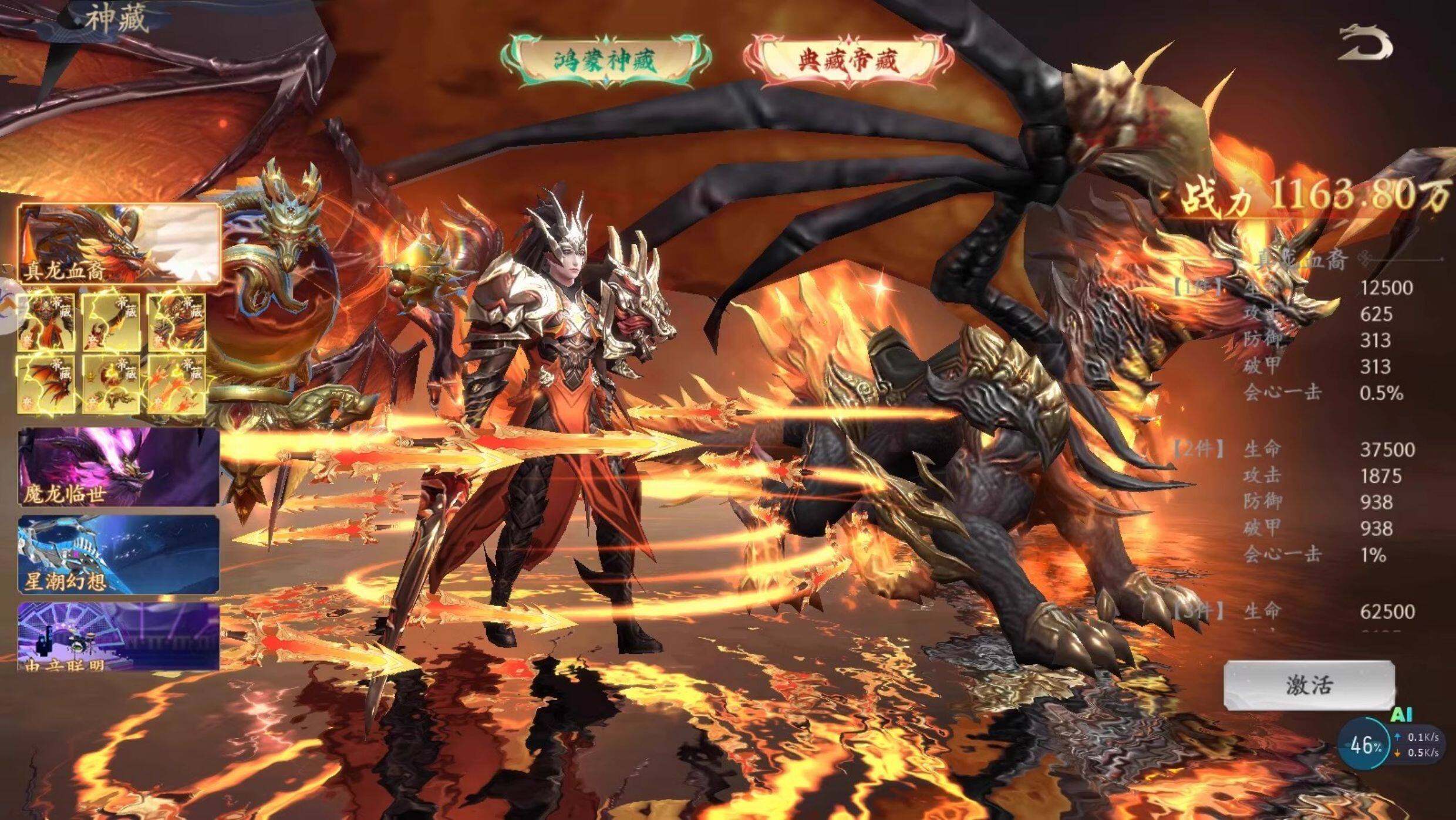Switch to the 典藏帝藏 tab

847,61
